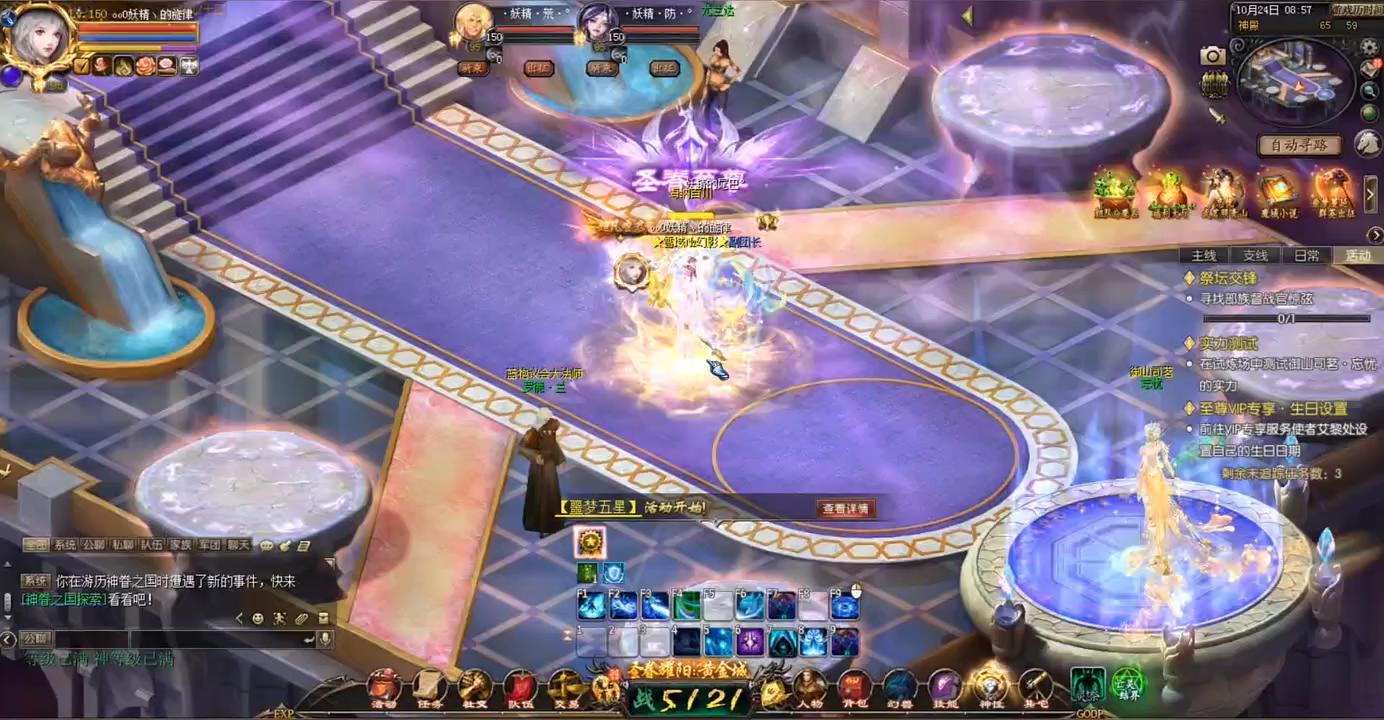Open the 查看详情 event details
The width and height of the screenshot is (1384, 720).
846,509
